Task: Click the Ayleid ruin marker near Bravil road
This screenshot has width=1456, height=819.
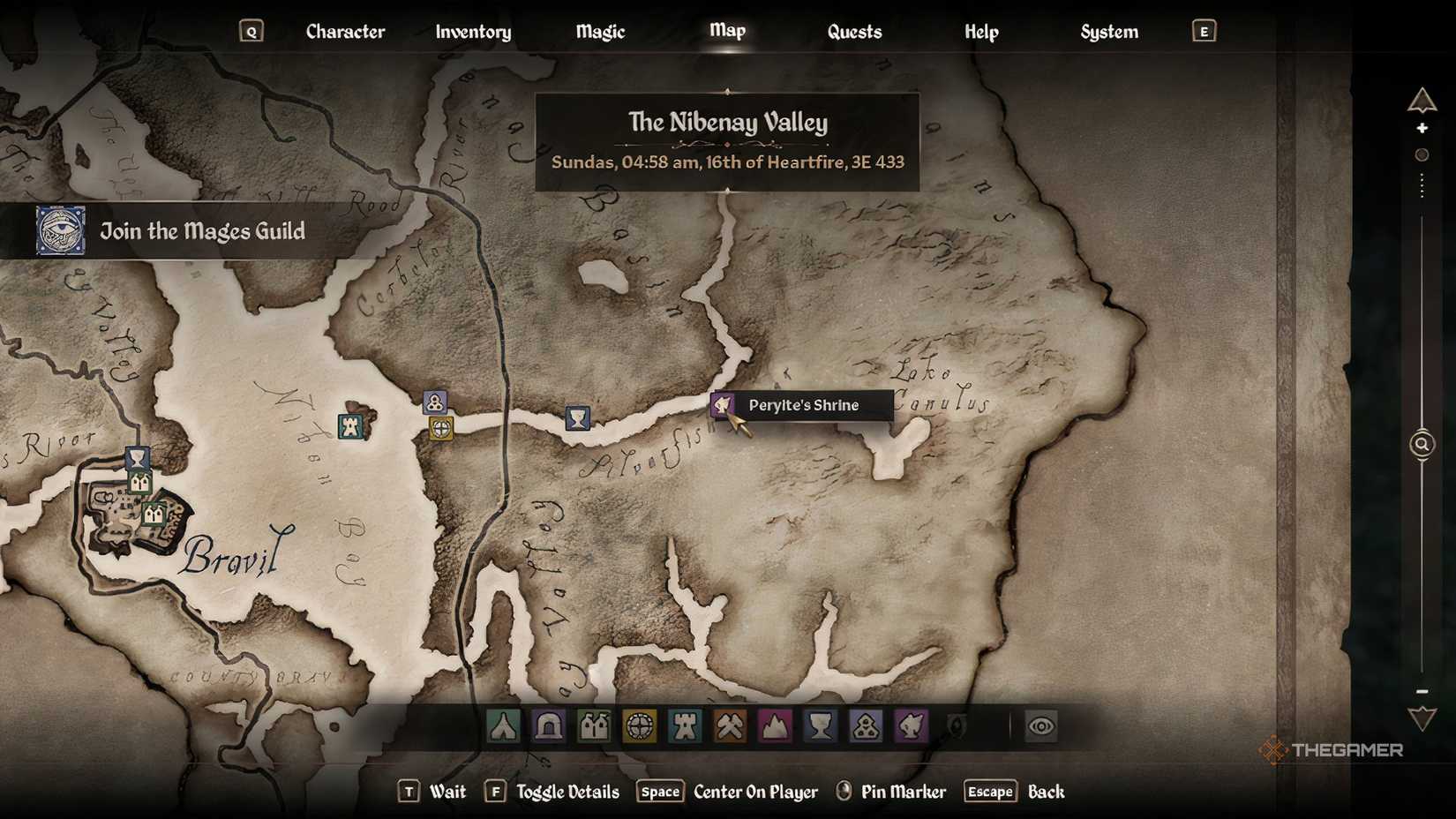Action: 440,430
